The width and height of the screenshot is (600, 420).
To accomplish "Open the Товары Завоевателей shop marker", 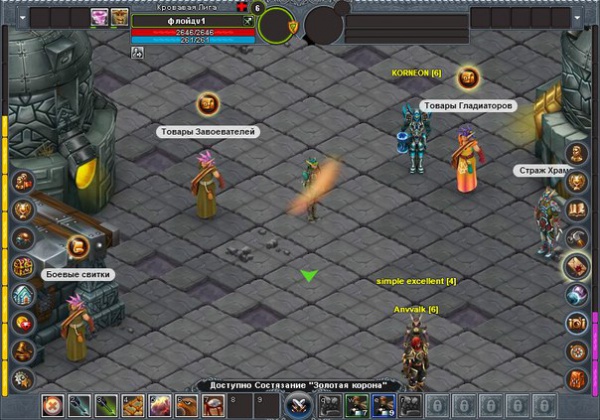I will [x=208, y=103].
